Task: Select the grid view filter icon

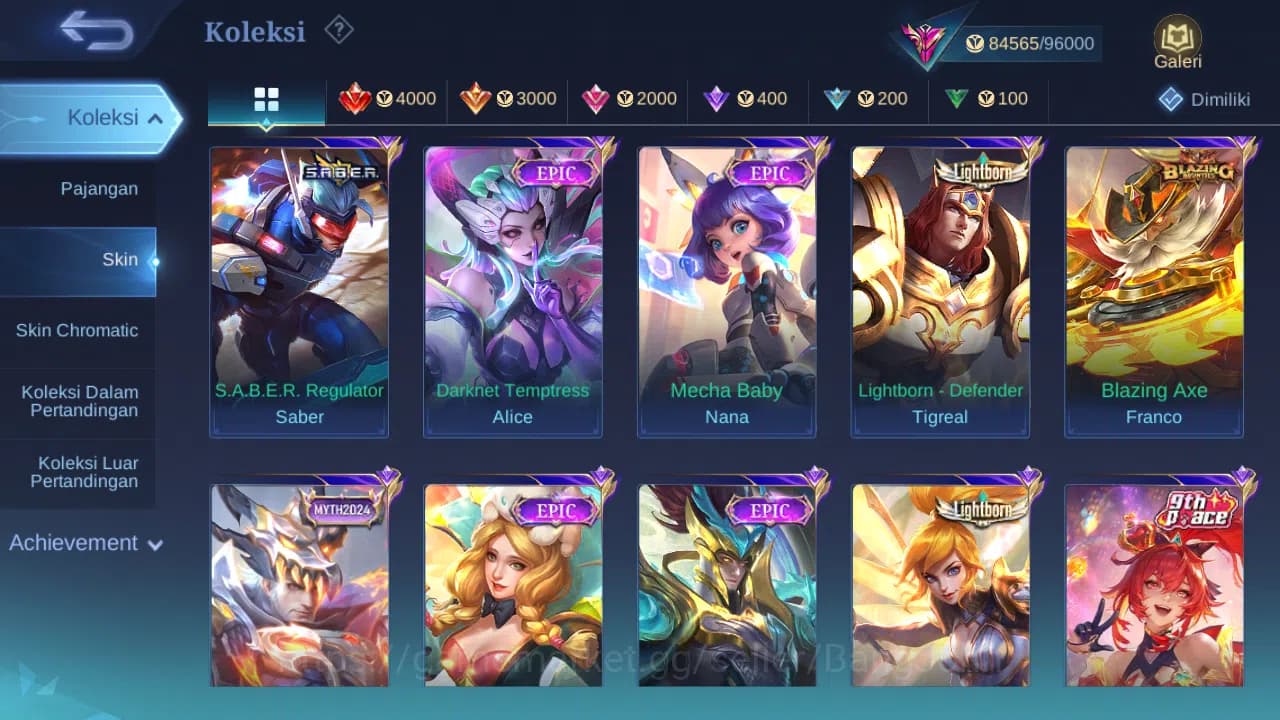Action: click(x=266, y=99)
